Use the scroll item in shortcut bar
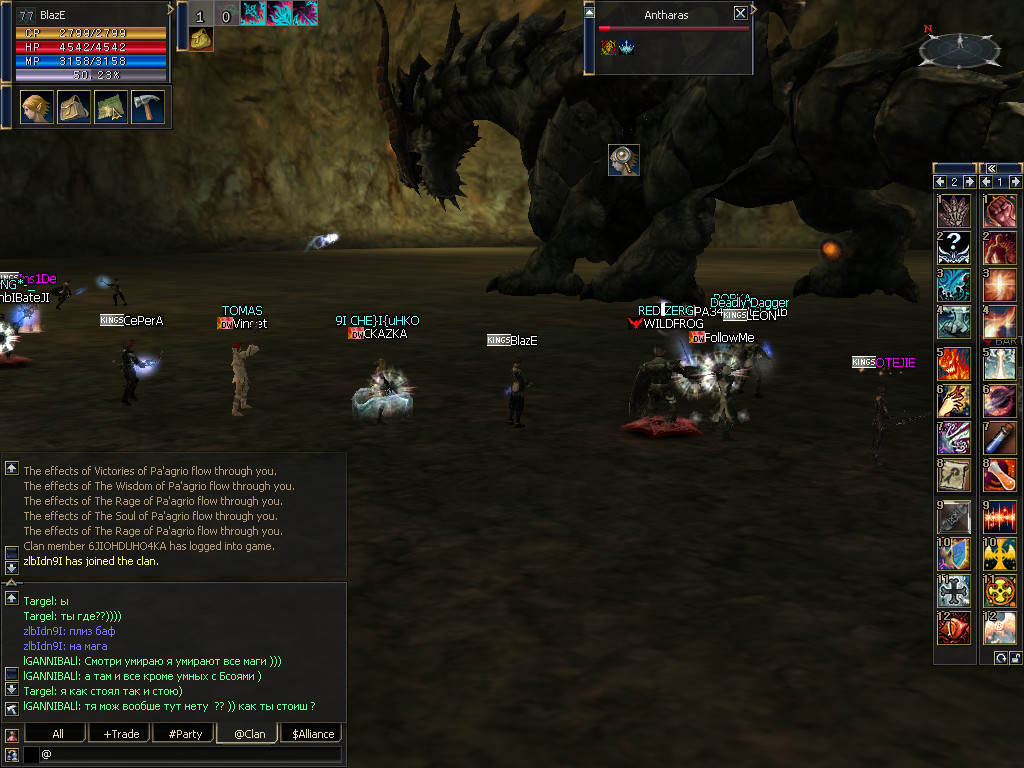Screen dimensions: 1024x768 (954, 476)
